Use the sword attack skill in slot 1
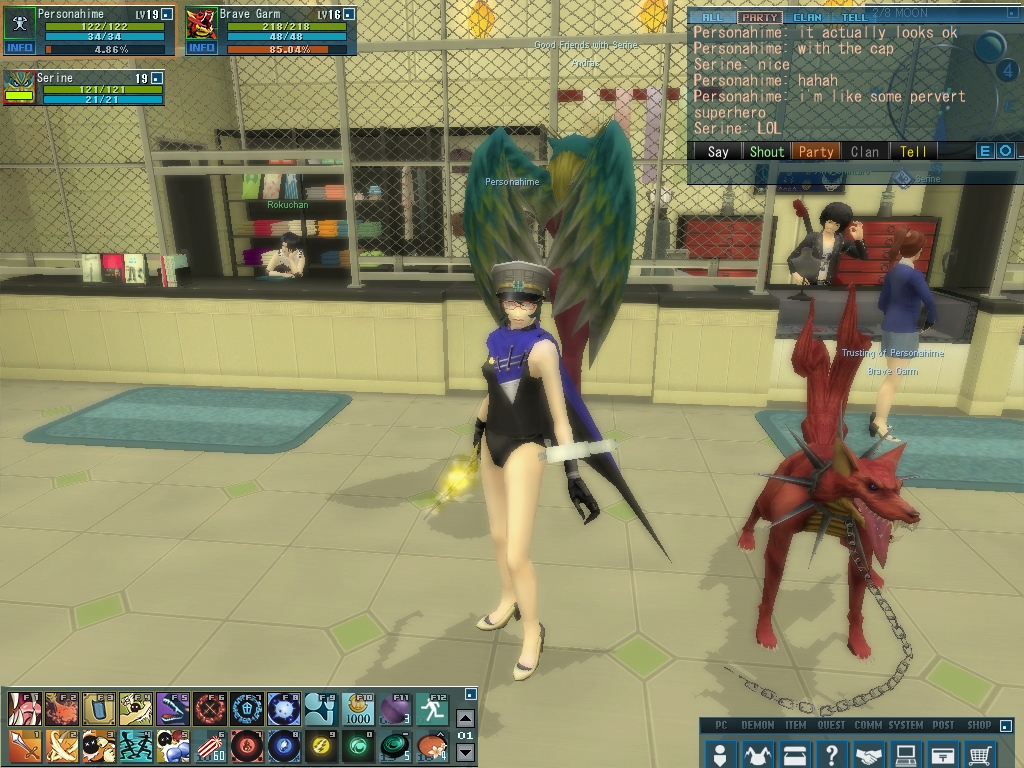 coord(24,746)
